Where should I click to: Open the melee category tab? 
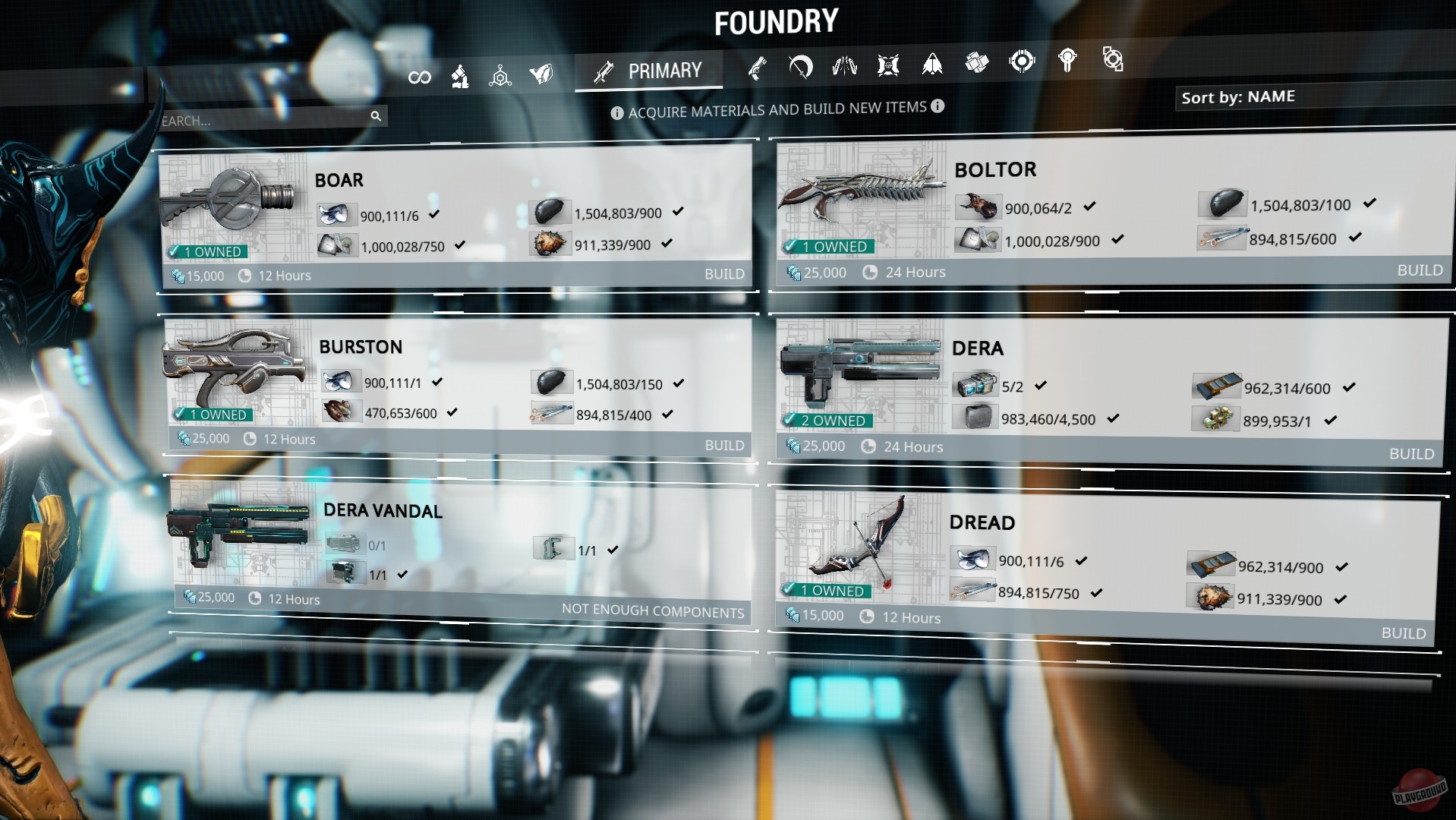point(800,67)
